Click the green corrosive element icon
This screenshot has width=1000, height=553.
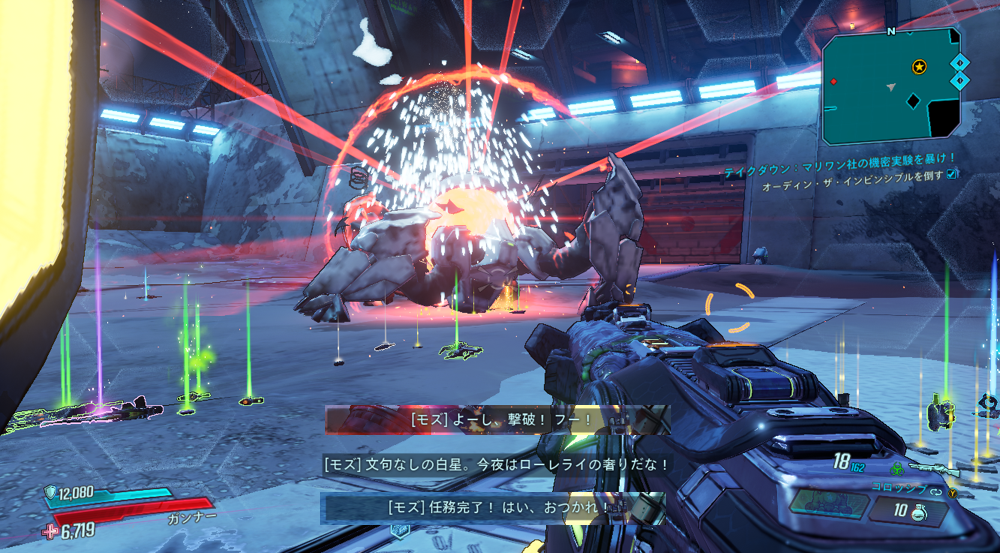[x=897, y=468]
